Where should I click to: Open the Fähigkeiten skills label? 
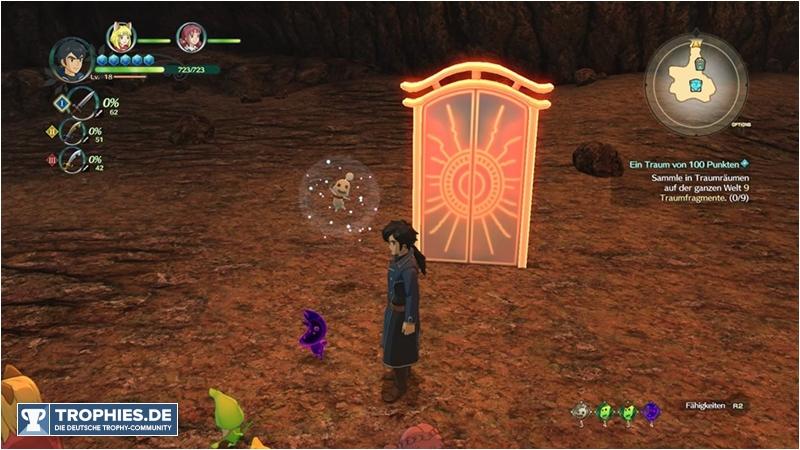(704, 406)
